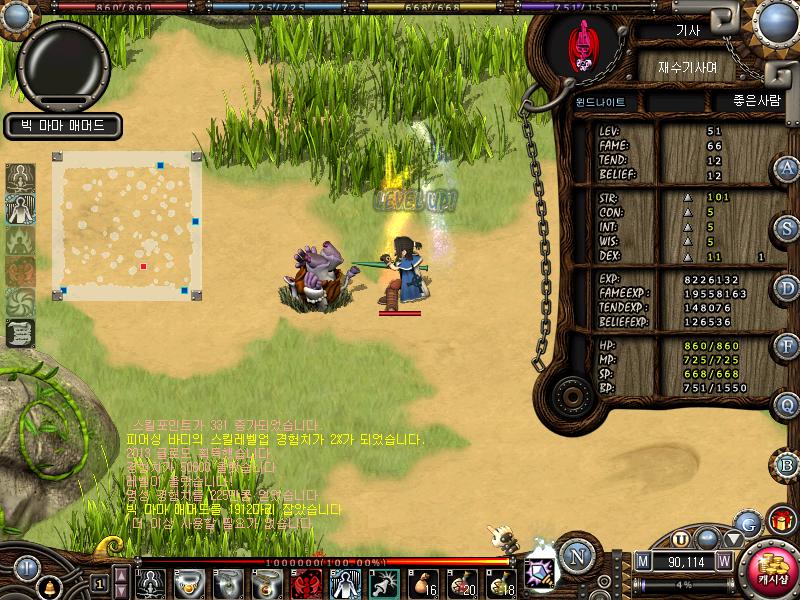Image resolution: width=800 pixels, height=600 pixels.
Task: Click the round G button near the gift
Action: tap(746, 522)
